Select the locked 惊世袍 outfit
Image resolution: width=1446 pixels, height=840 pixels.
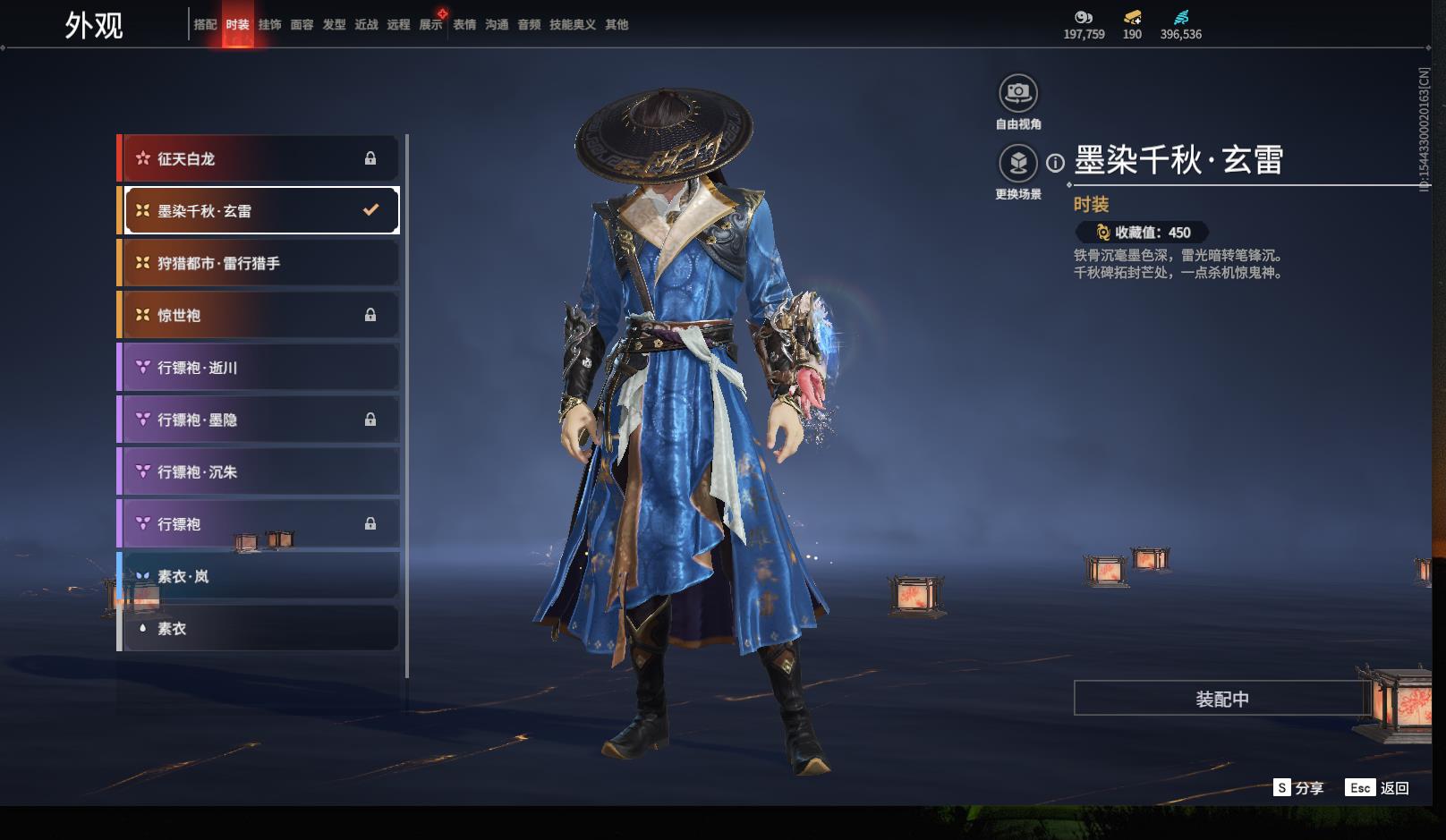click(x=259, y=315)
